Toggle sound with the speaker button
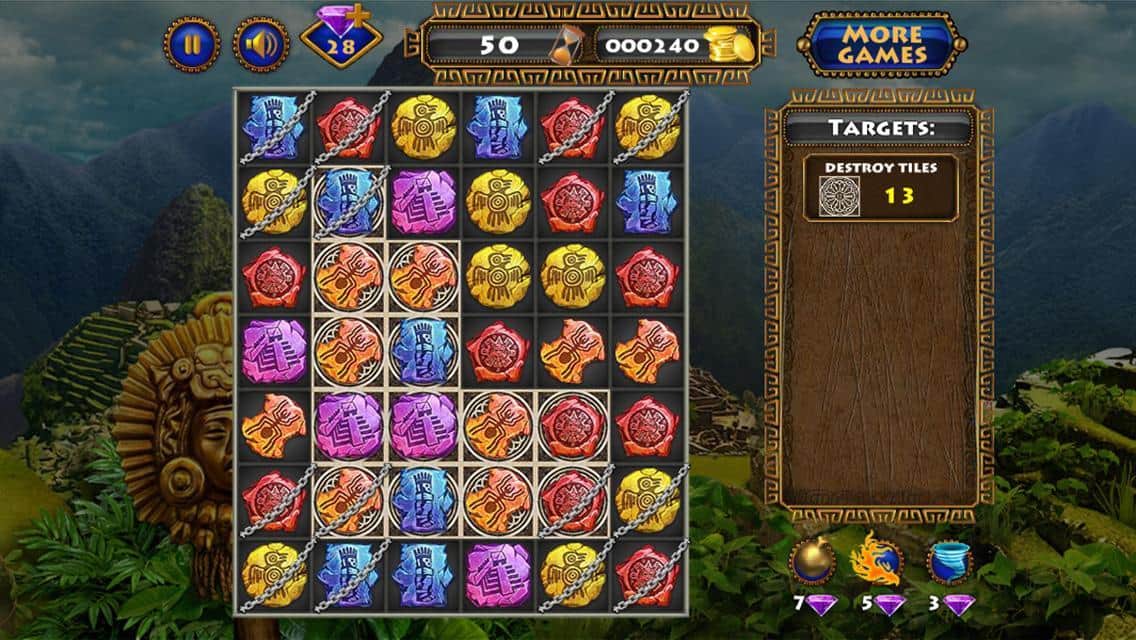The height and width of the screenshot is (640, 1136). click(261, 44)
